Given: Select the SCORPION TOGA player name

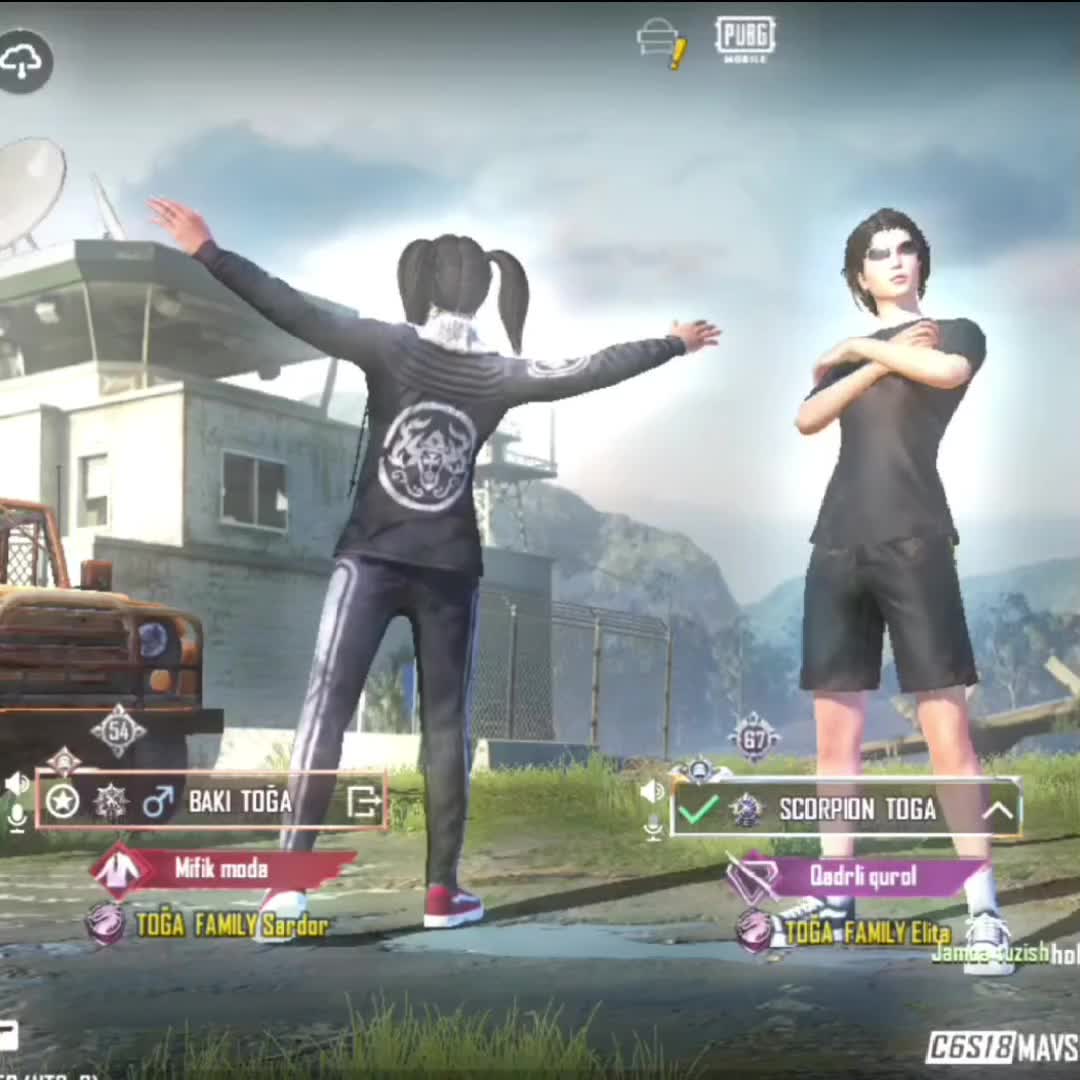Looking at the screenshot, I should tap(857, 809).
